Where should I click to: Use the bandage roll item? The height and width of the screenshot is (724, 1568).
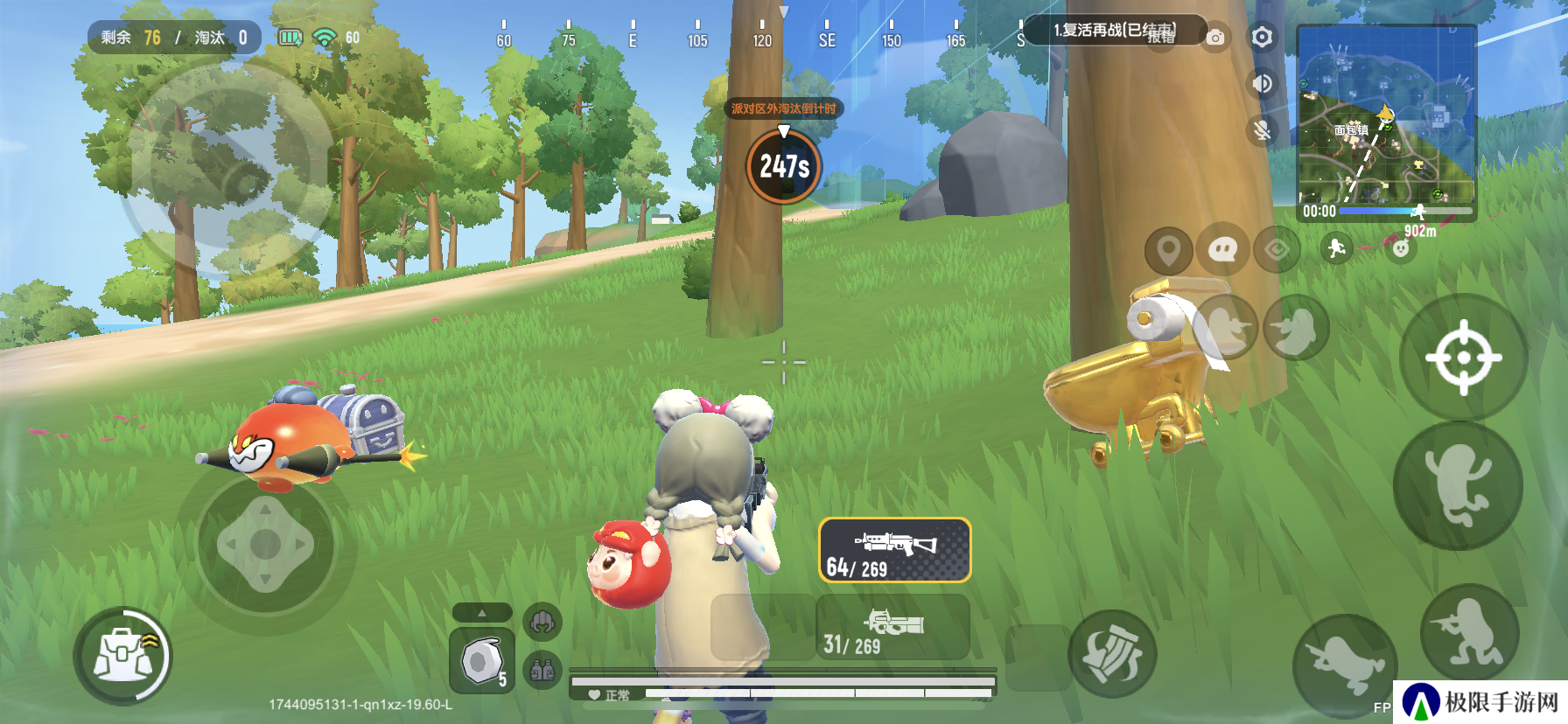481,661
